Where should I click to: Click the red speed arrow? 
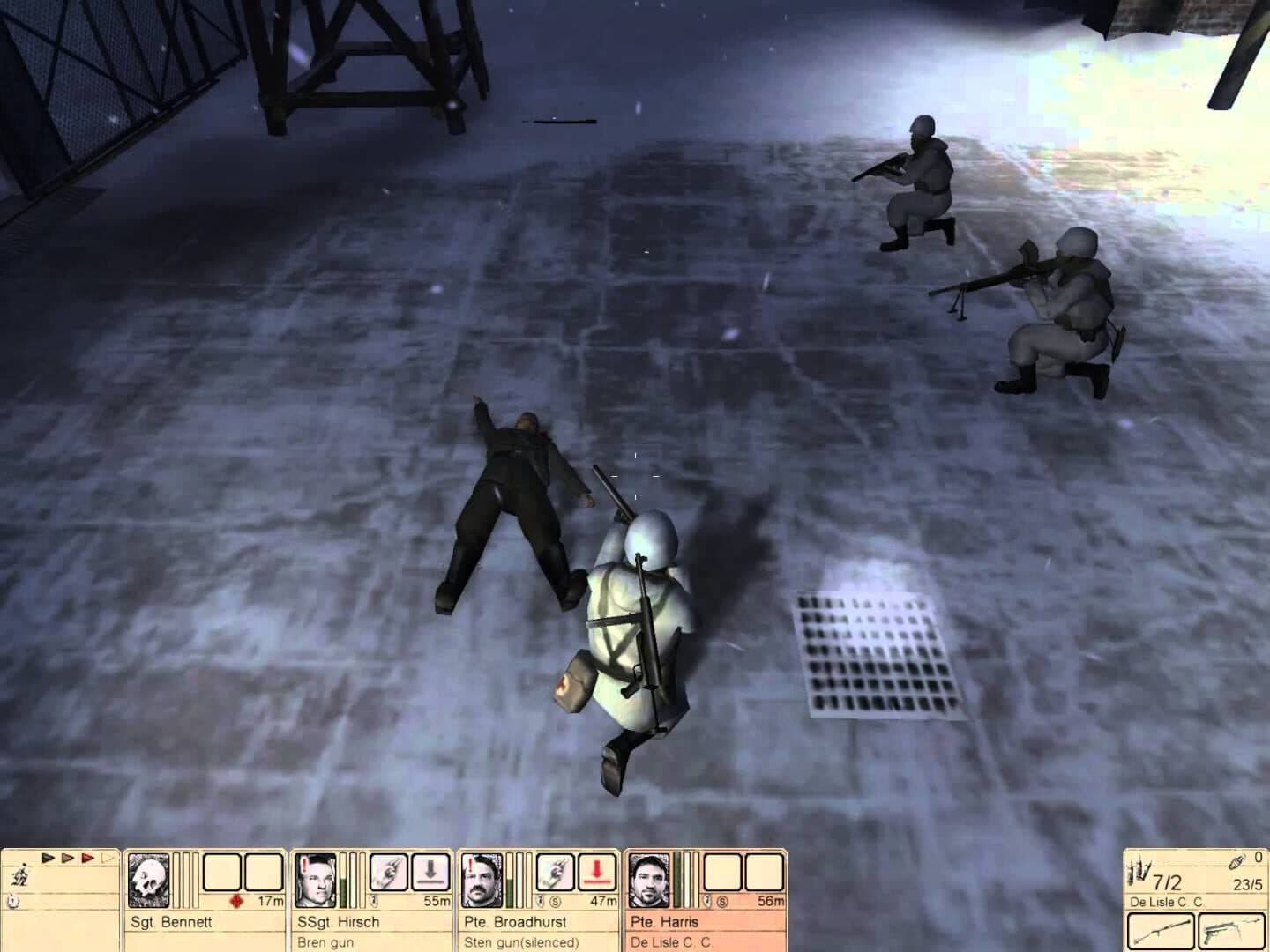(87, 858)
